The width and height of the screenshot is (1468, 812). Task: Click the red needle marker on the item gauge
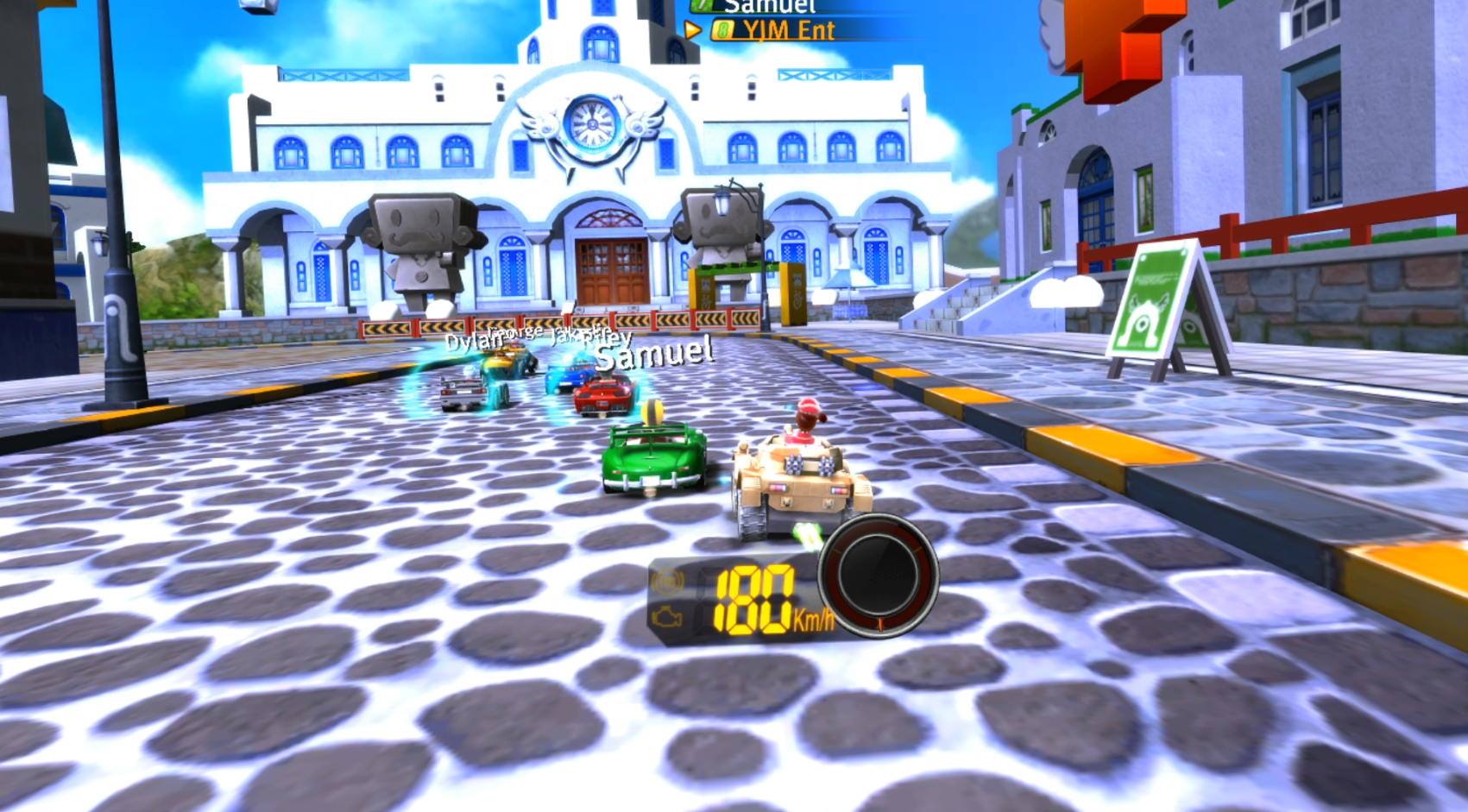tap(881, 624)
